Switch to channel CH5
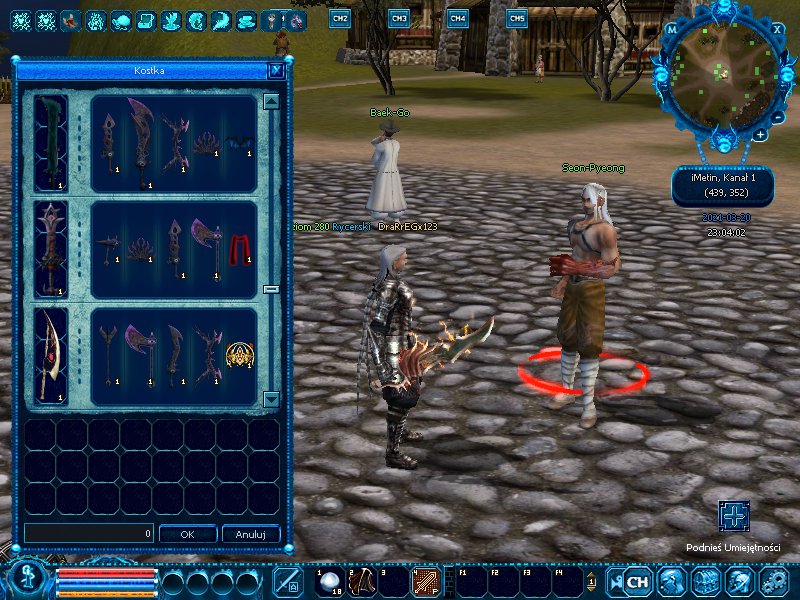Image resolution: width=800 pixels, height=600 pixels. point(516,18)
